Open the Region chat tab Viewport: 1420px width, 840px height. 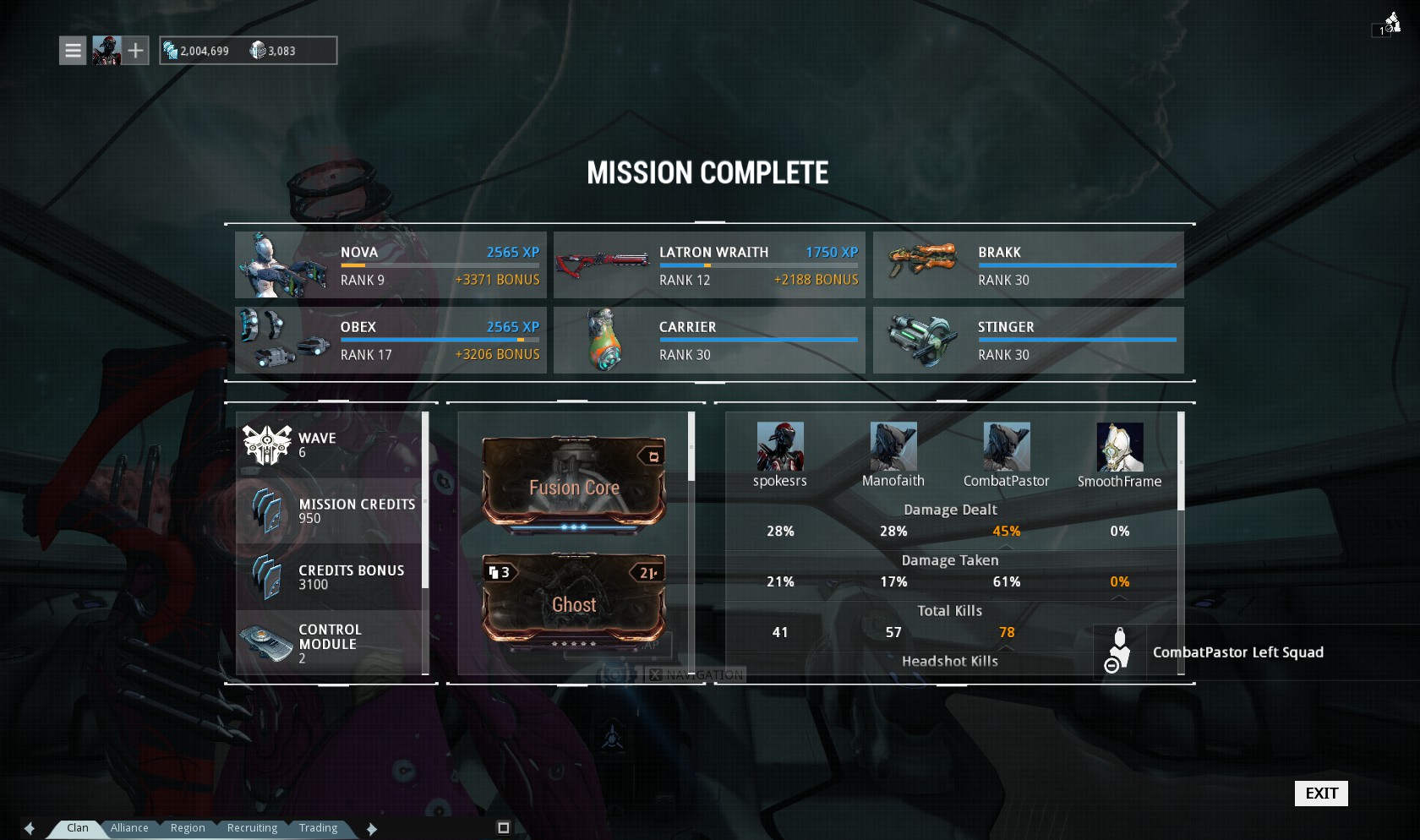[x=188, y=828]
